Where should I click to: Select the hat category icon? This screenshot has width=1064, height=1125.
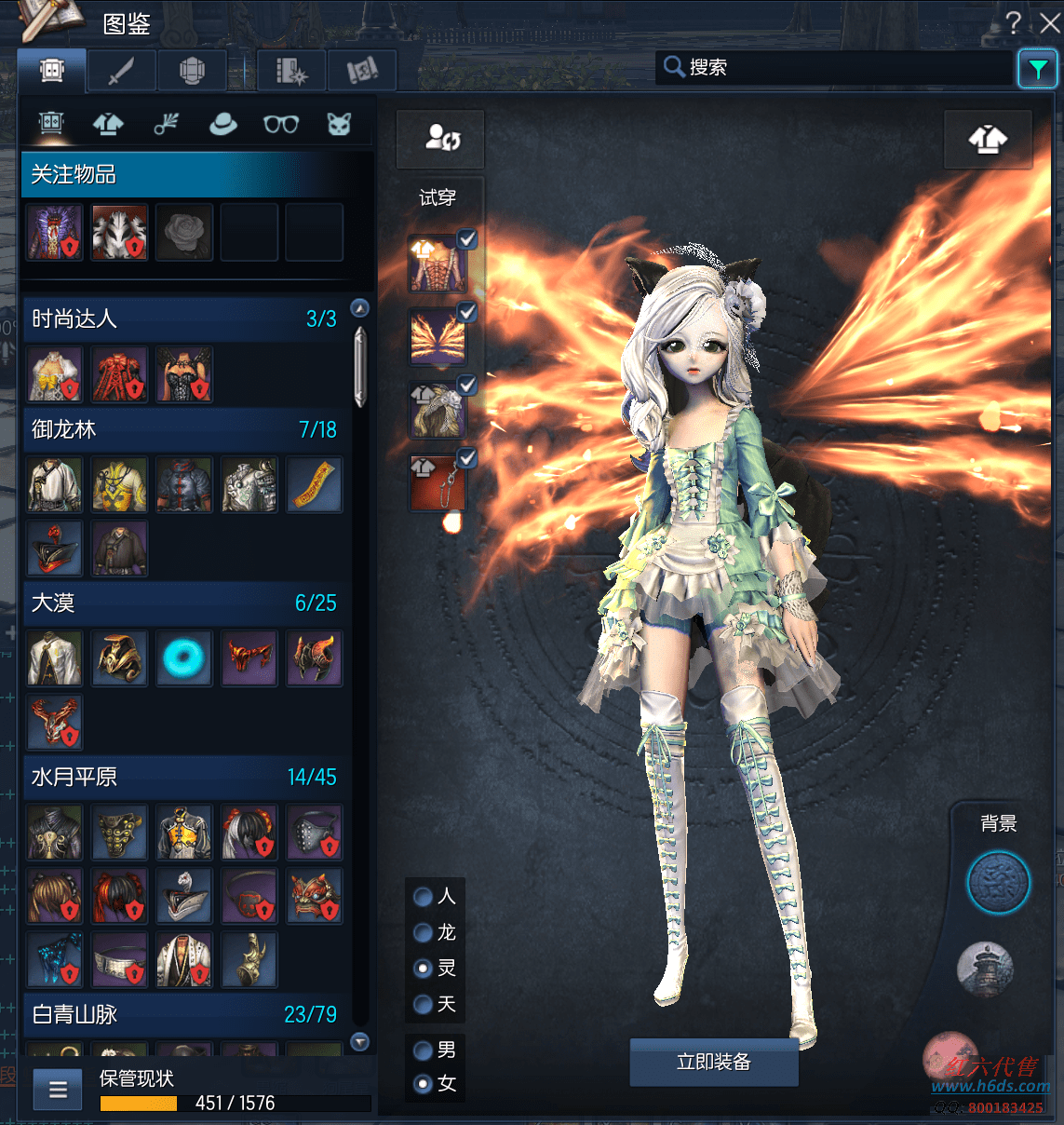click(222, 124)
